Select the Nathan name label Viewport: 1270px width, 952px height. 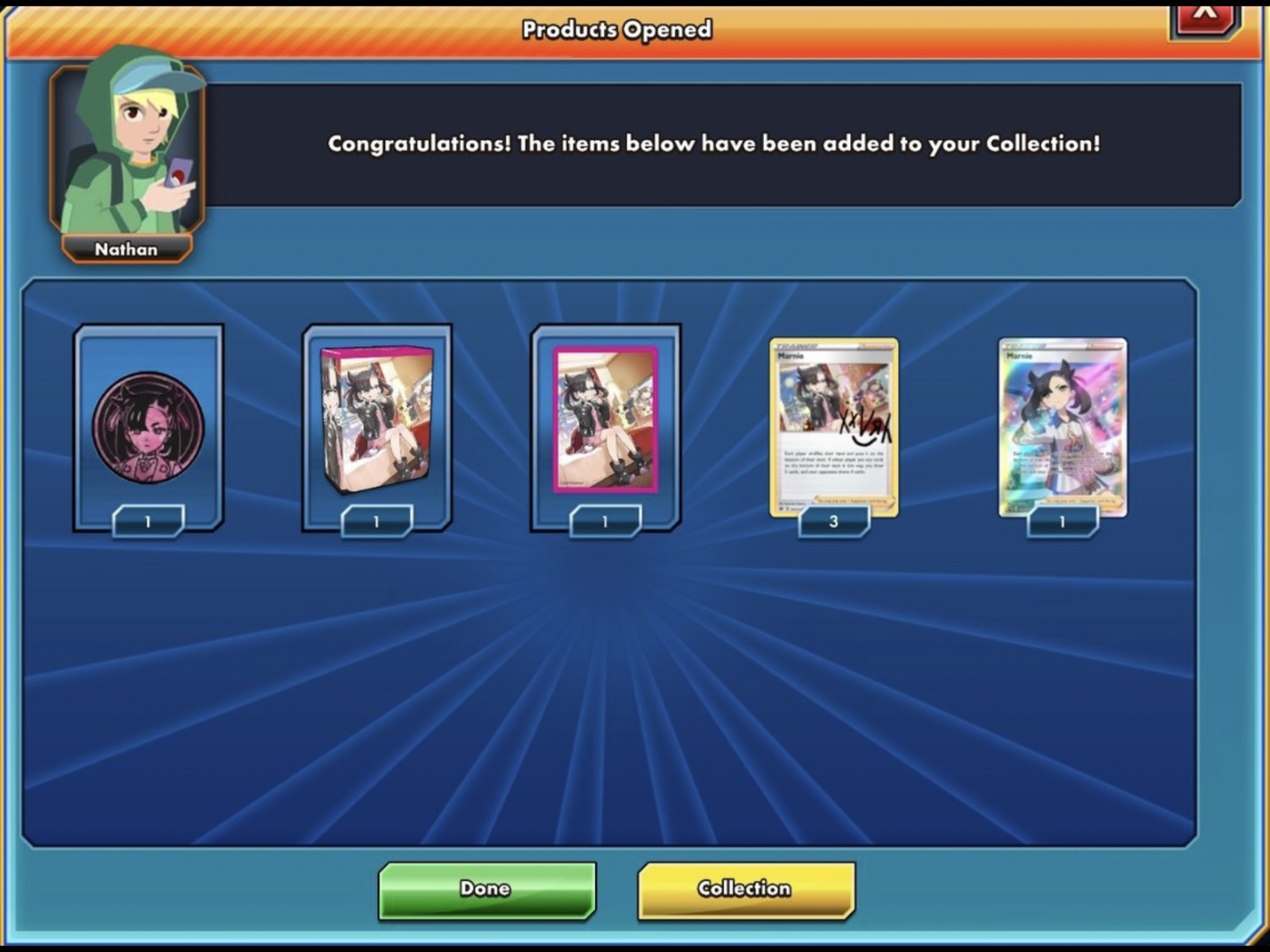click(x=126, y=249)
